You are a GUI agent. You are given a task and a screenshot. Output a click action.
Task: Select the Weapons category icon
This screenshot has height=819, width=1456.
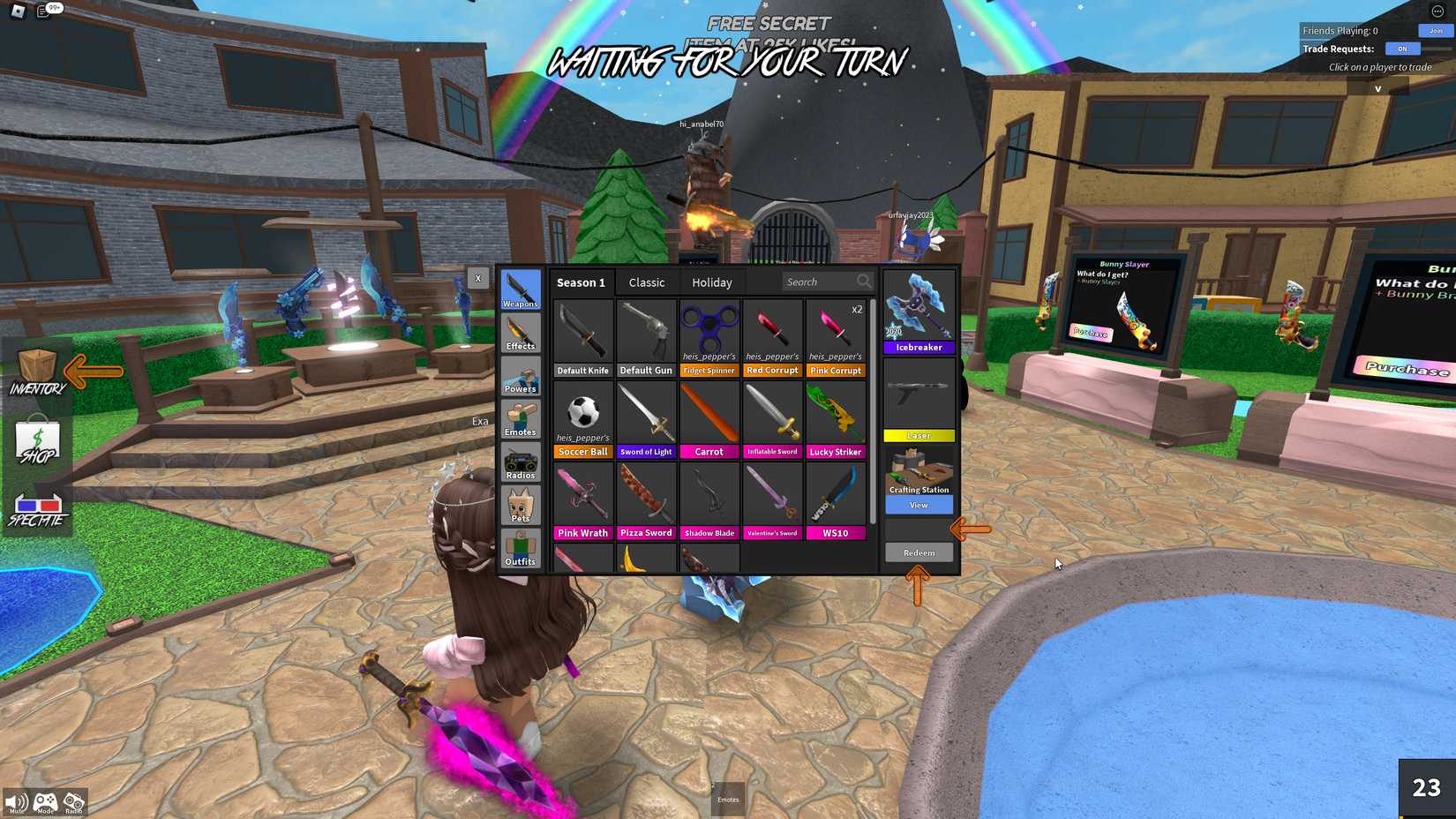tap(520, 288)
